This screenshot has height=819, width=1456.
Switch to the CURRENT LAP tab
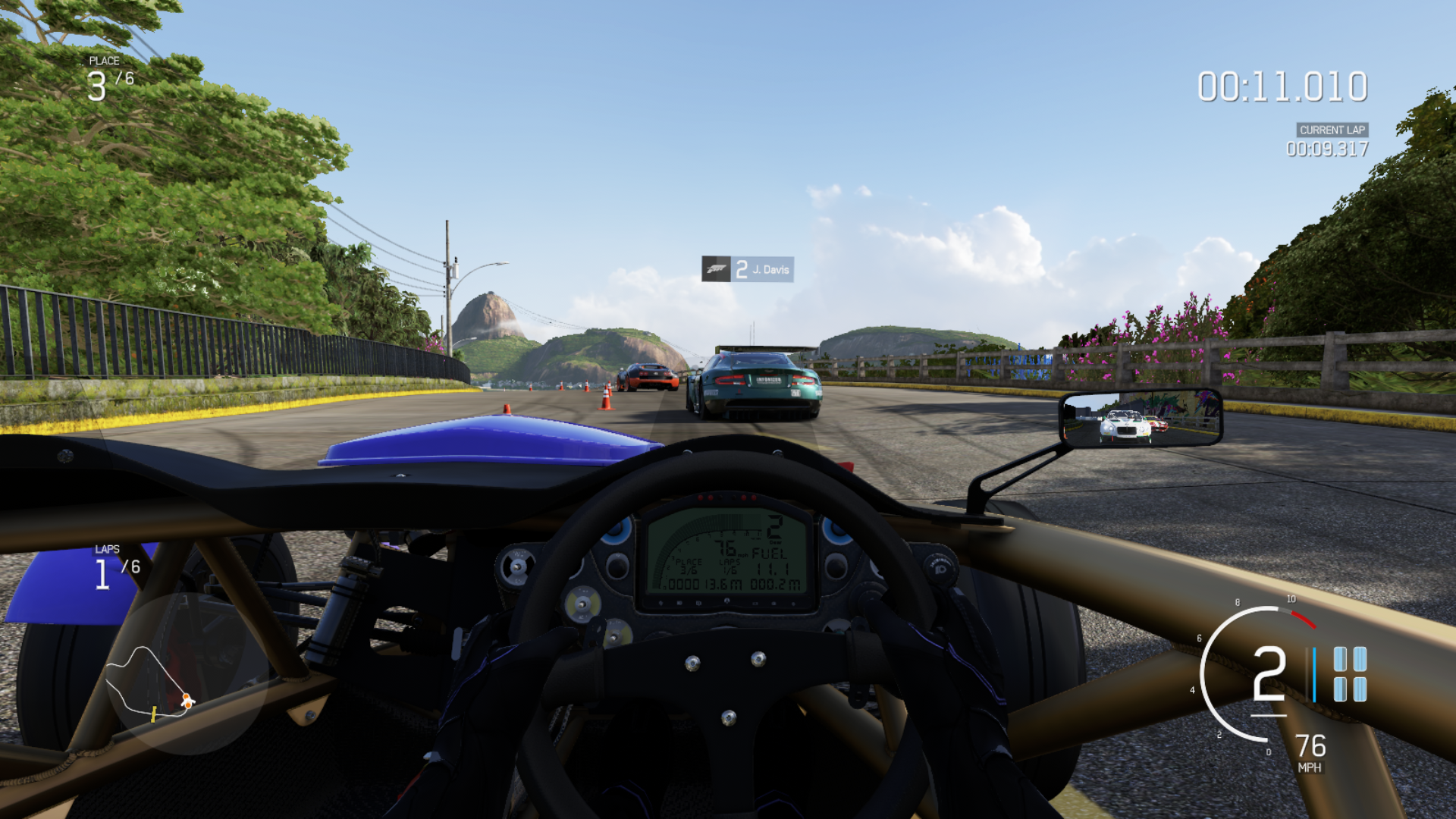1331,130
